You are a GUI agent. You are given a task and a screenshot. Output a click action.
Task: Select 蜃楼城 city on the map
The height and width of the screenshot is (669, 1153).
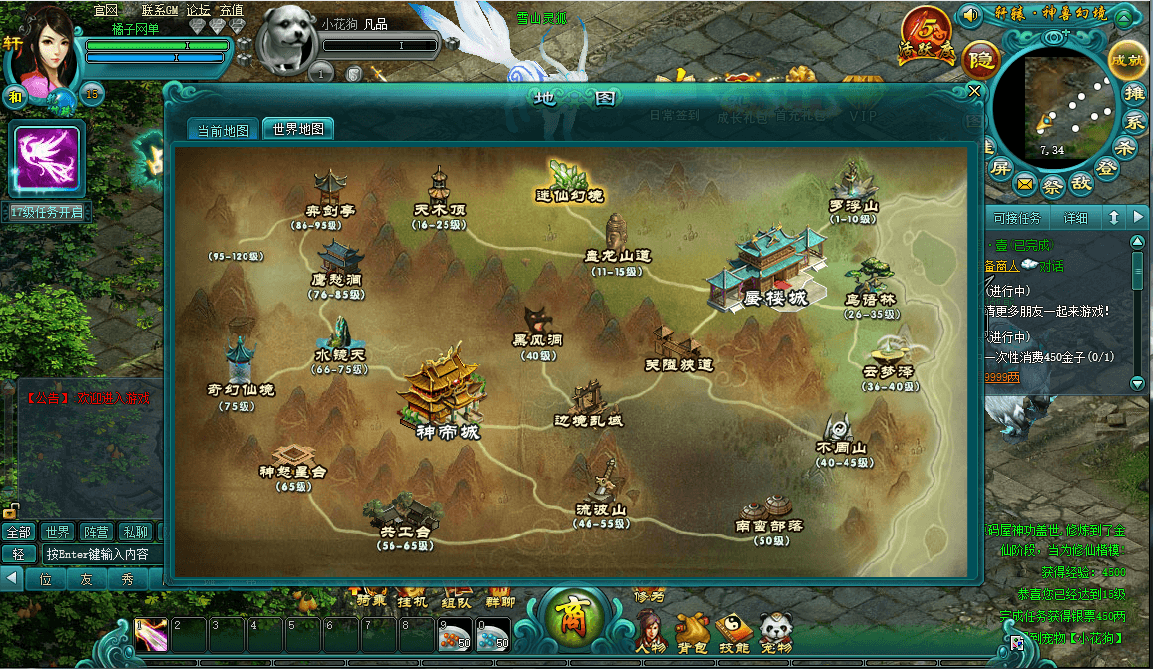click(770, 268)
